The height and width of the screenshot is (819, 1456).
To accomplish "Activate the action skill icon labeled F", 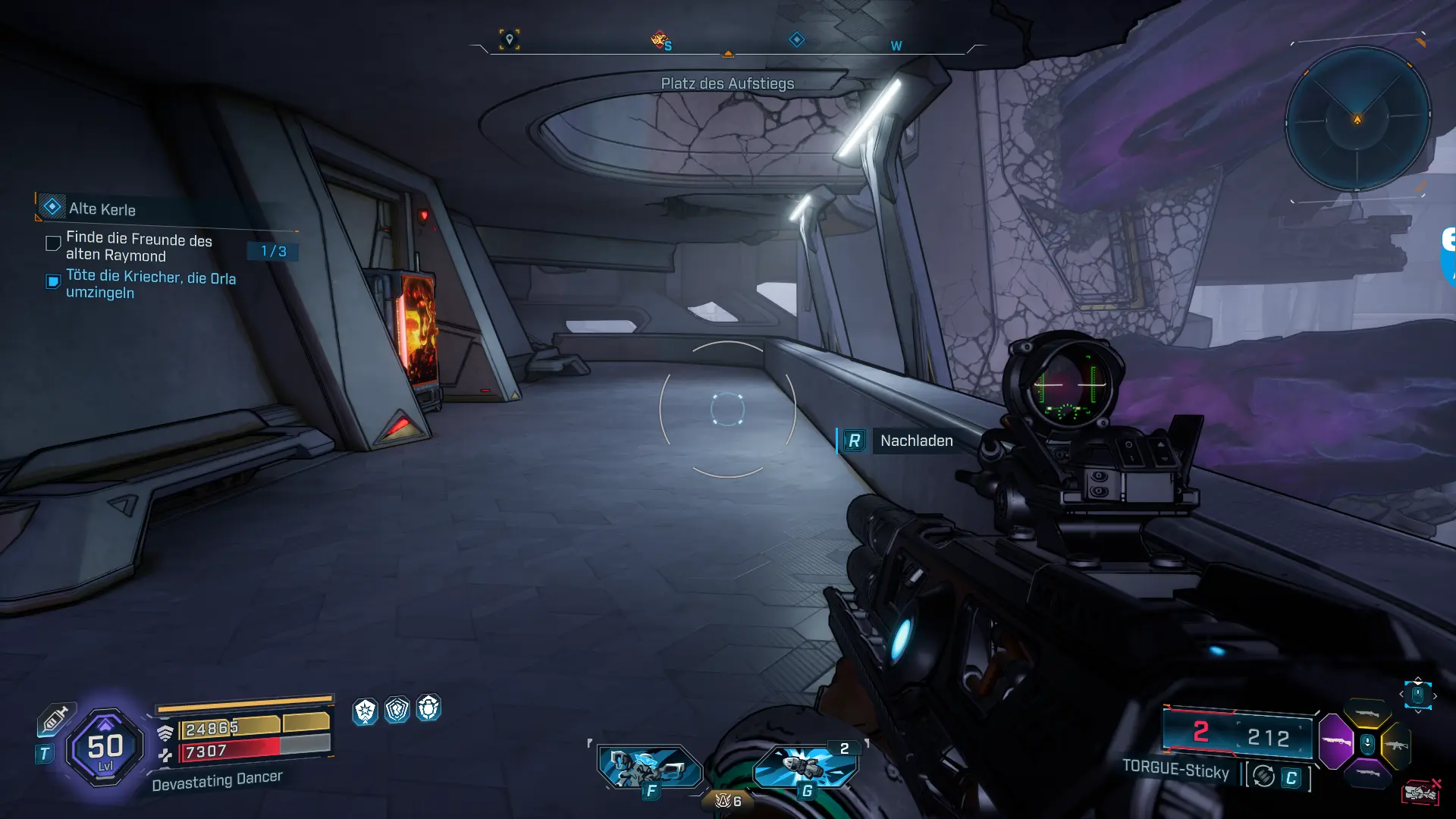I will tap(649, 767).
